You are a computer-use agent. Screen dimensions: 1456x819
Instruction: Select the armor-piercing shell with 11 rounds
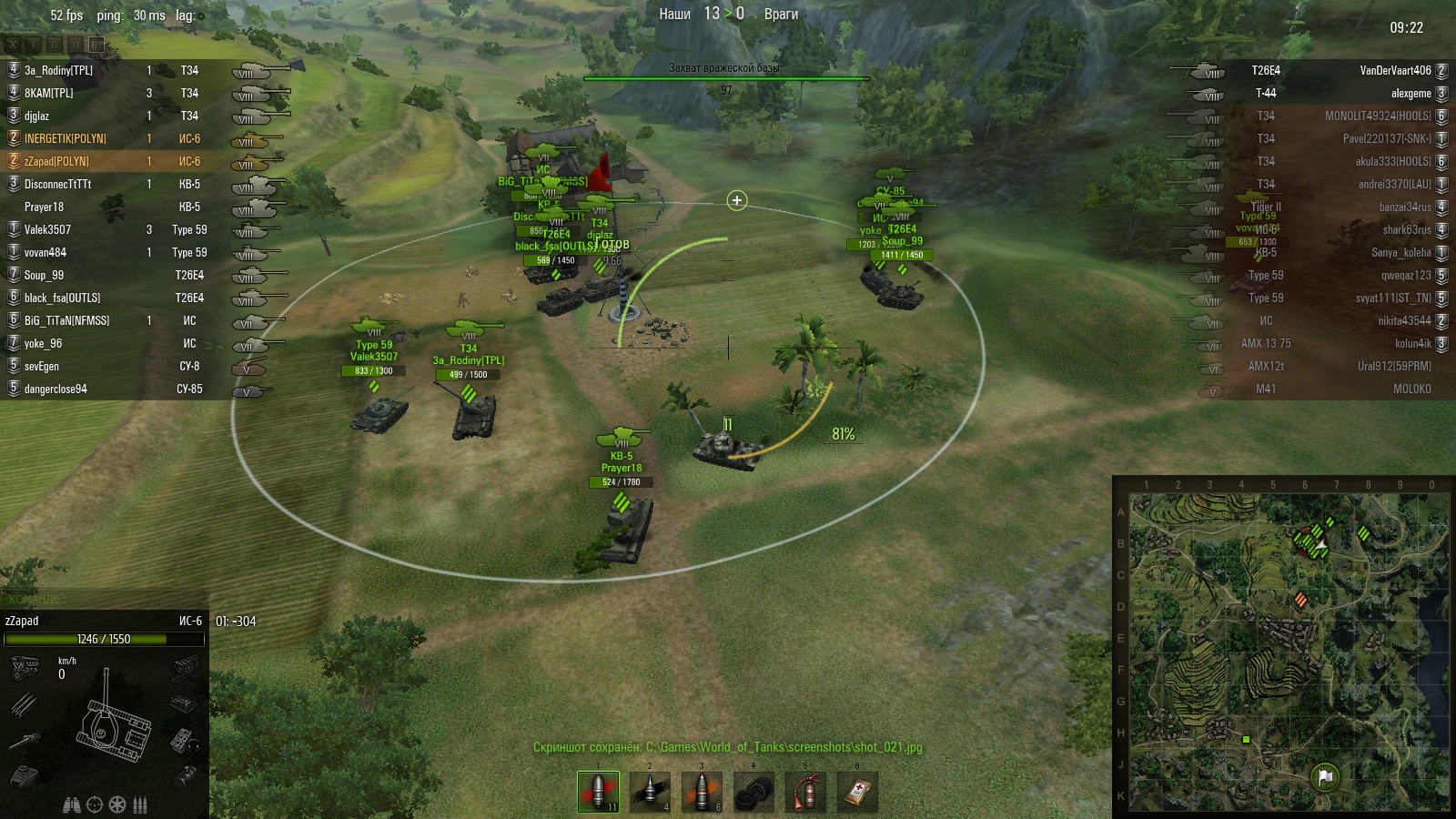[x=598, y=792]
